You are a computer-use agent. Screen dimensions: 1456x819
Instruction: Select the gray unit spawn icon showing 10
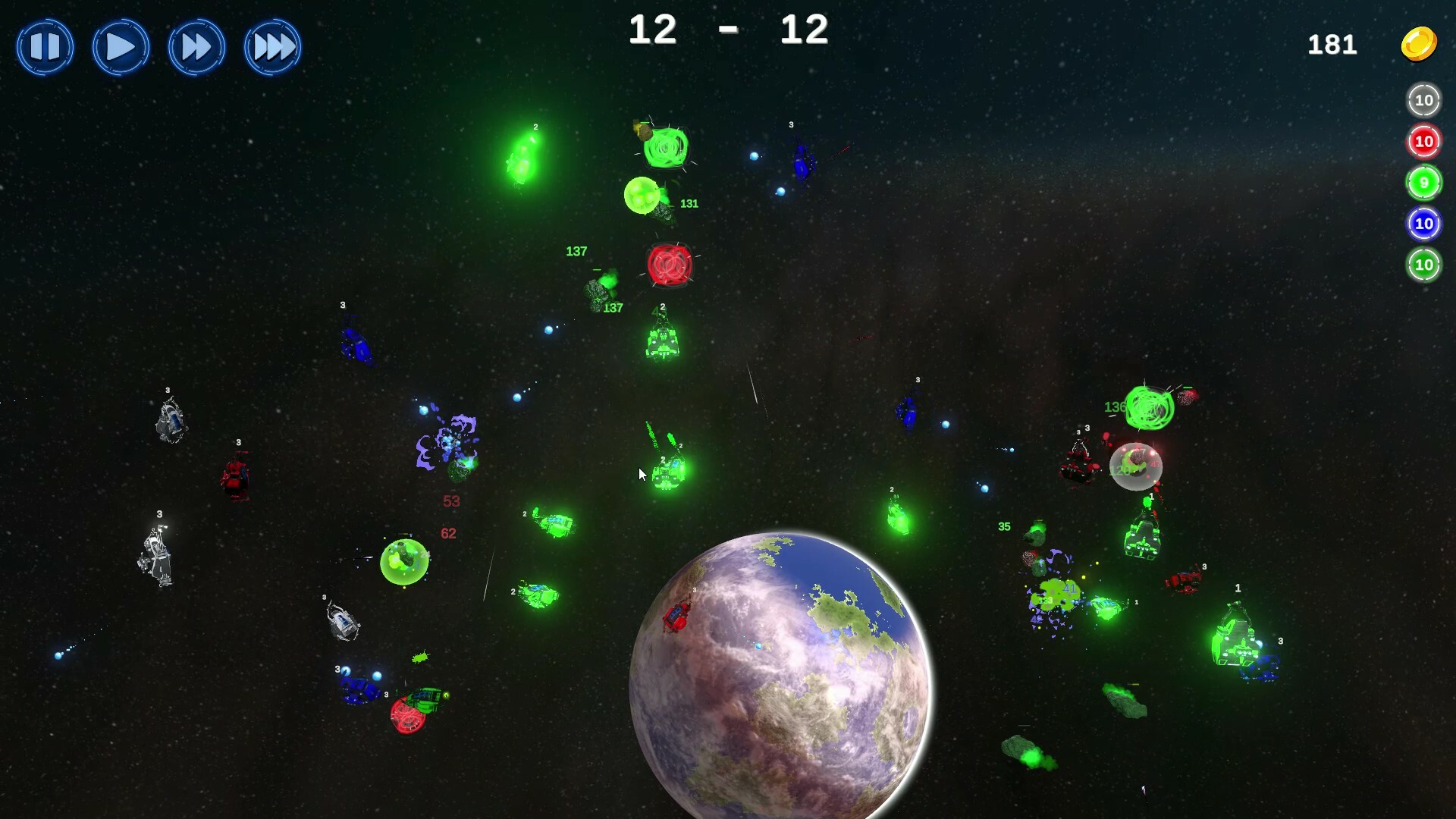[x=1423, y=100]
